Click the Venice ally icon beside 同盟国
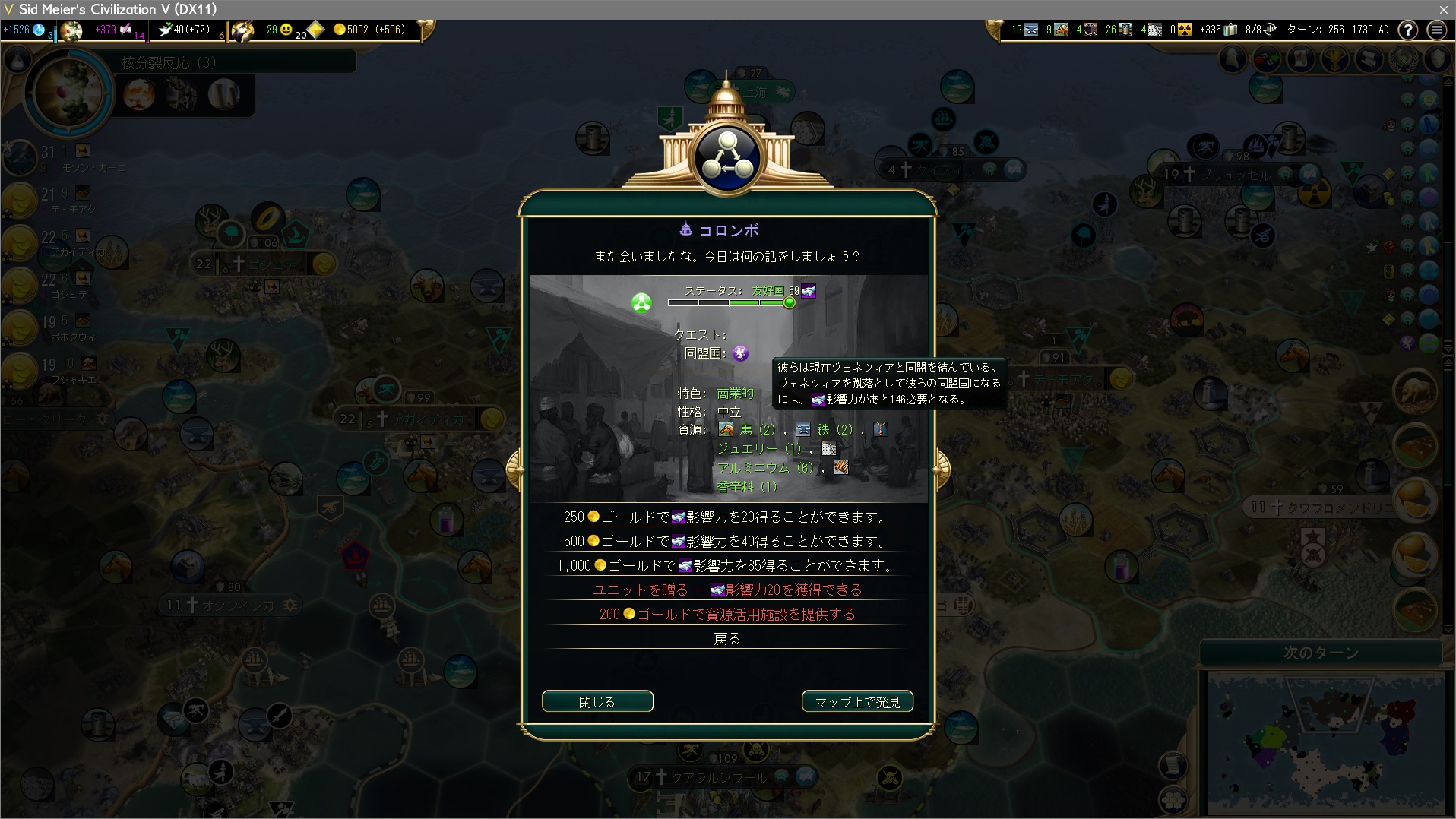 pyautogui.click(x=740, y=353)
